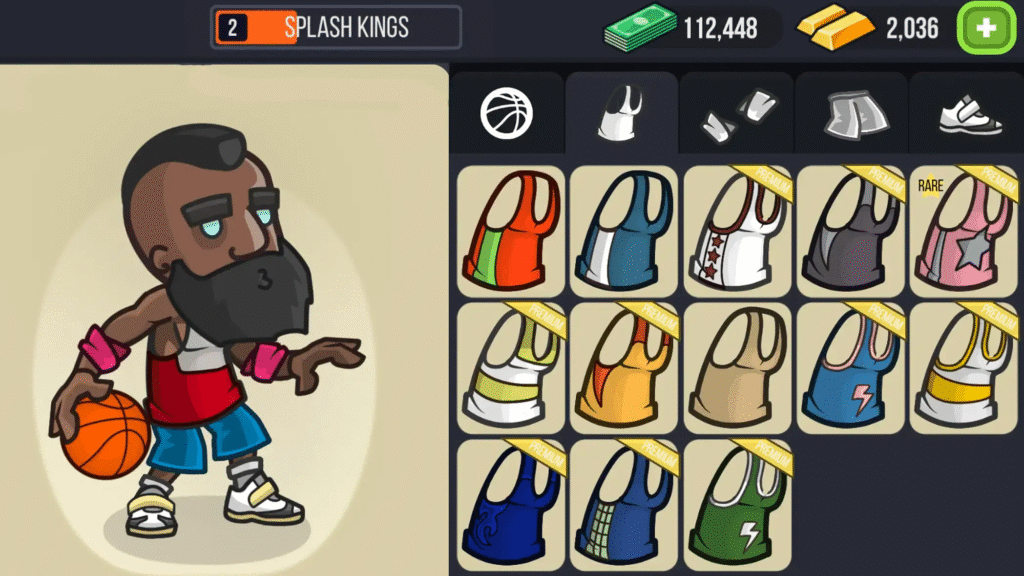Open the jersey tops tab
1024x576 pixels.
[621, 113]
